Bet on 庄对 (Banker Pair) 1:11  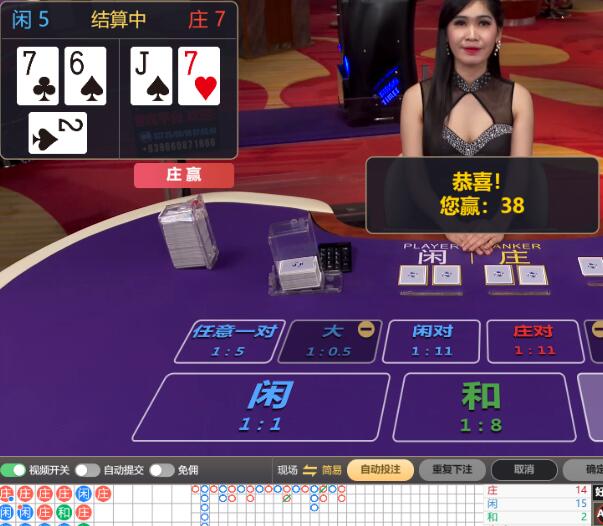point(533,340)
